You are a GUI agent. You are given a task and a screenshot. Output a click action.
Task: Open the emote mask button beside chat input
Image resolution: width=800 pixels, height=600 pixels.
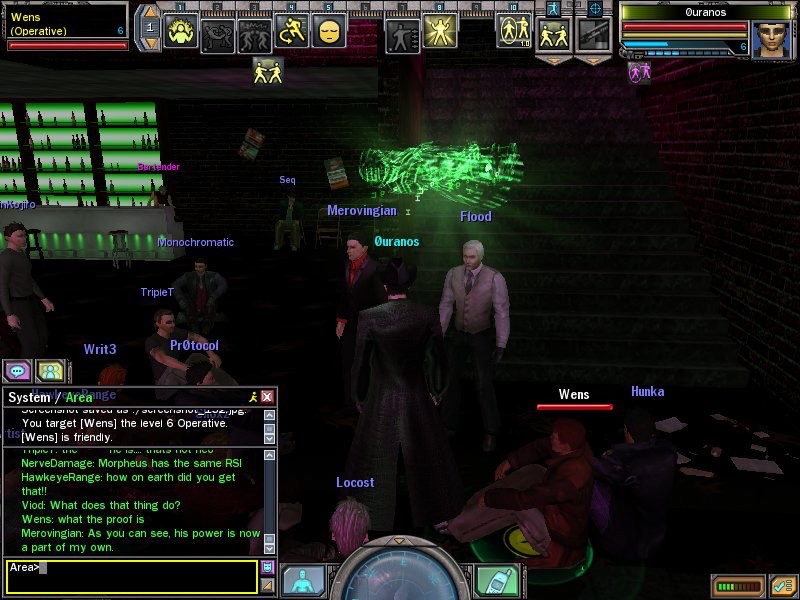267,568
